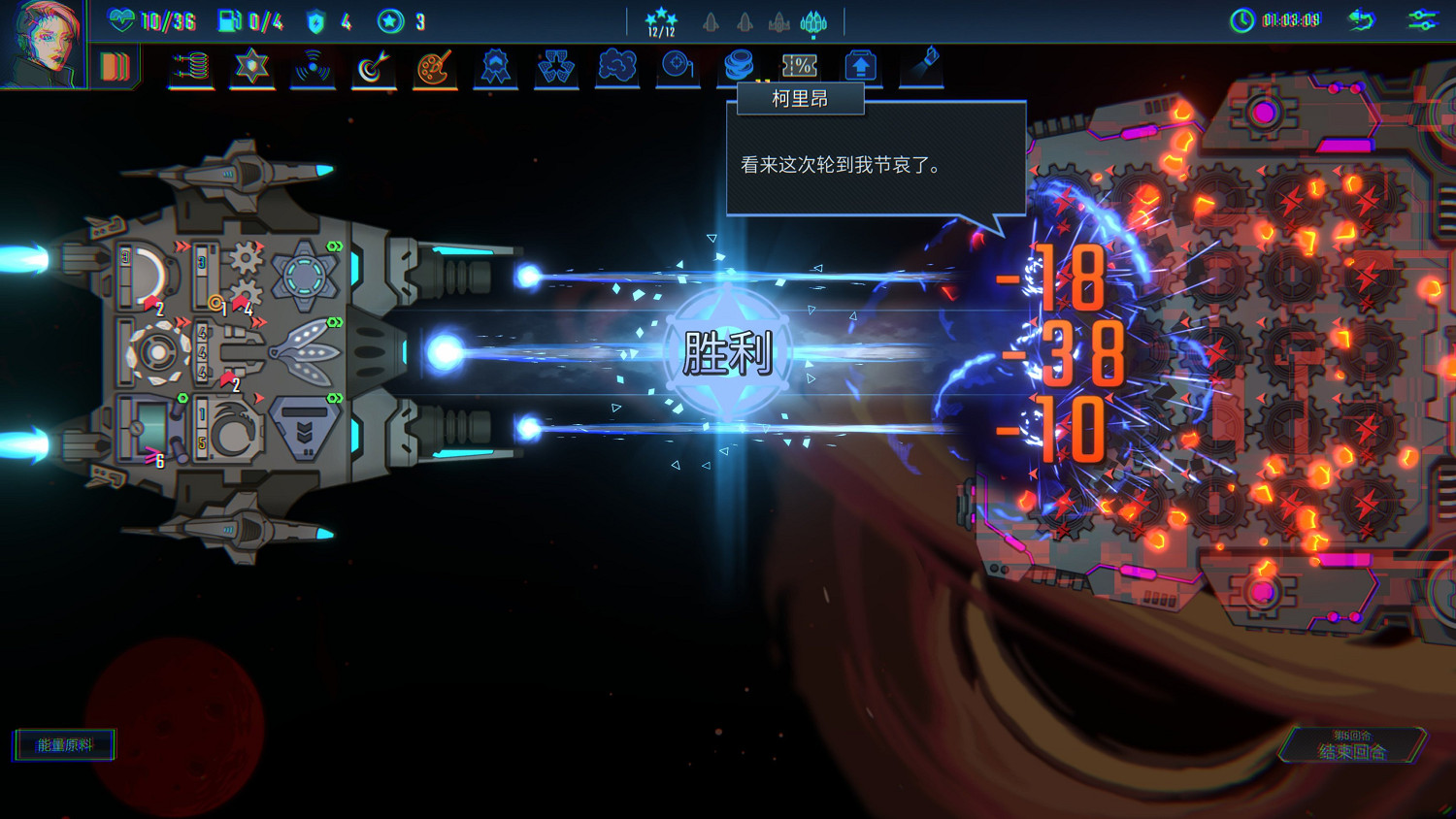Open the paint palette customization icon

tap(433, 66)
